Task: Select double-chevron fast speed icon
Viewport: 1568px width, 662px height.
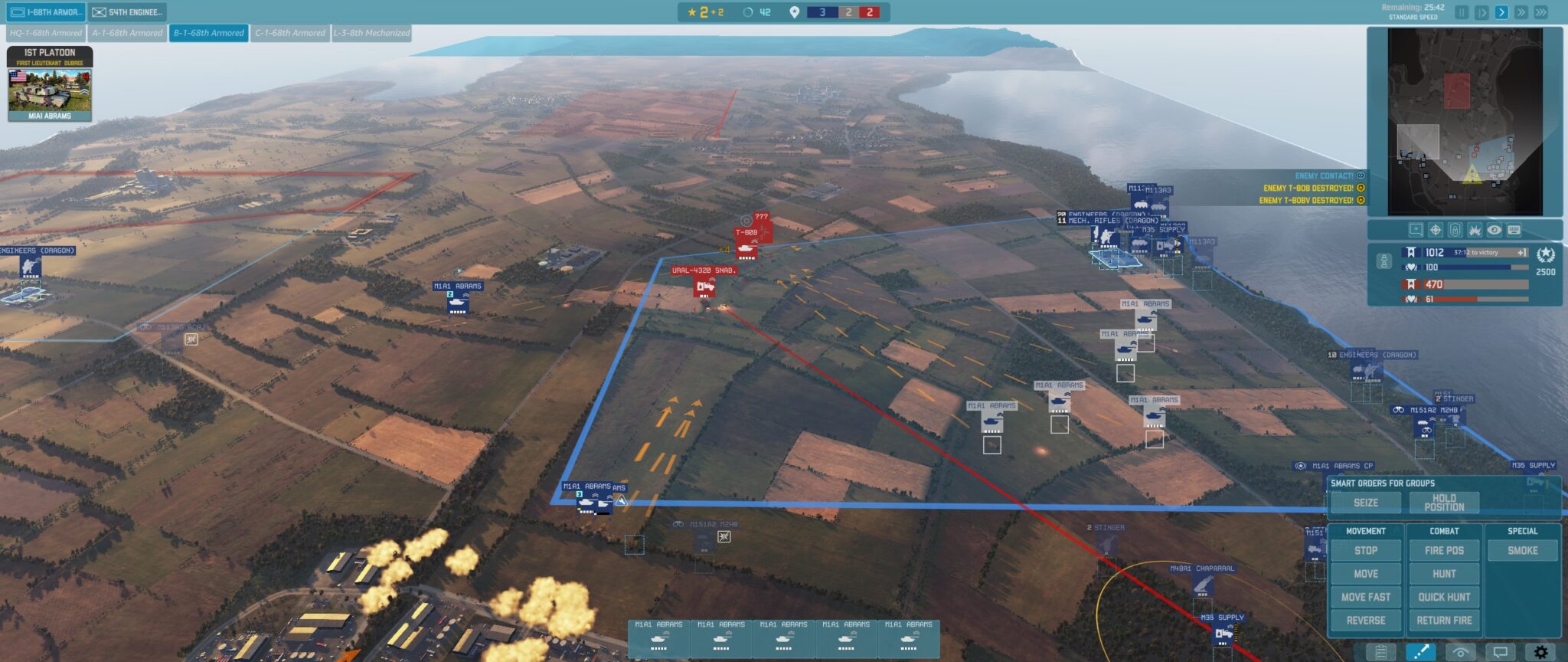Action: tap(1521, 13)
